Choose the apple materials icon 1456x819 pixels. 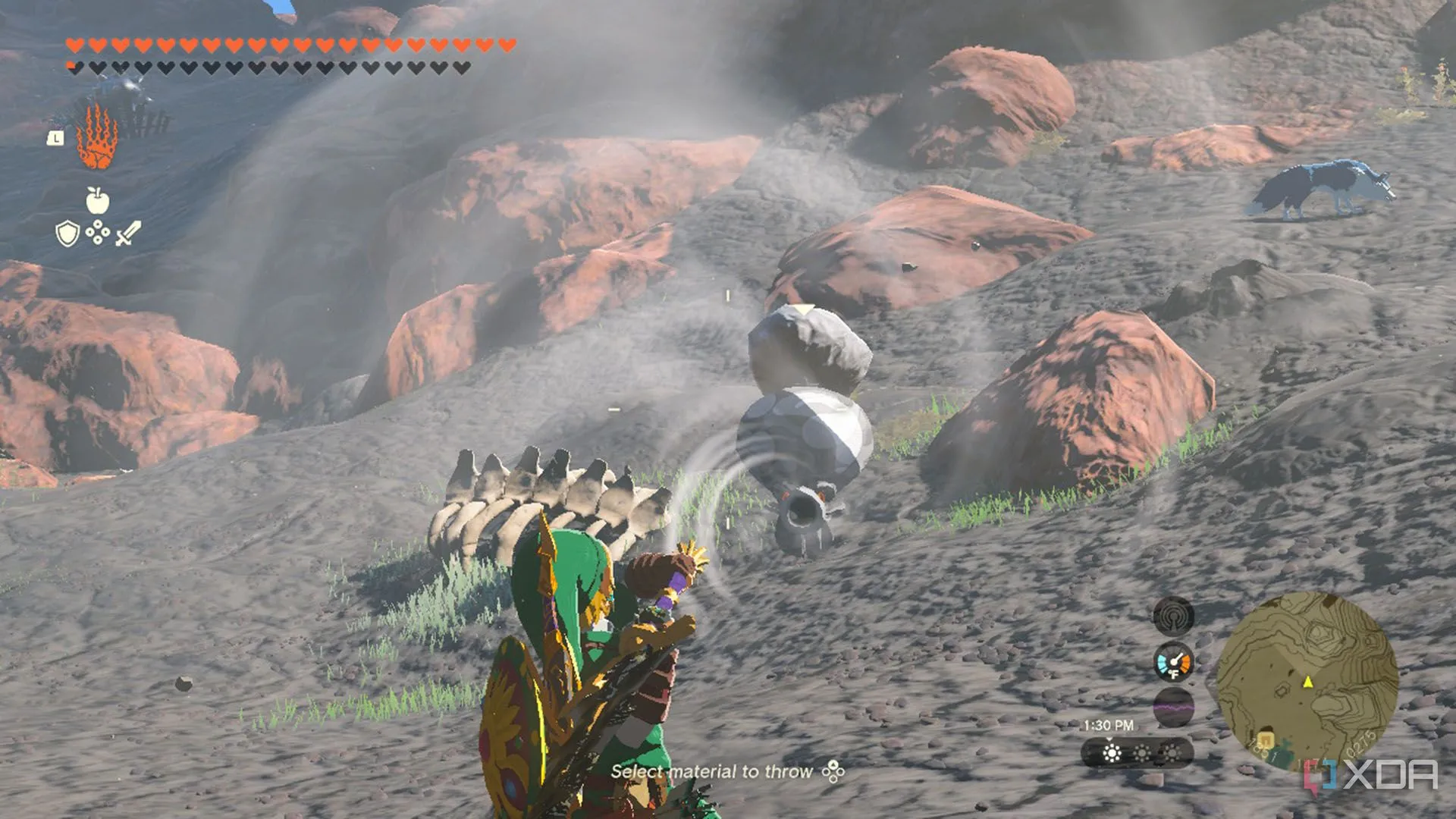pyautogui.click(x=97, y=201)
